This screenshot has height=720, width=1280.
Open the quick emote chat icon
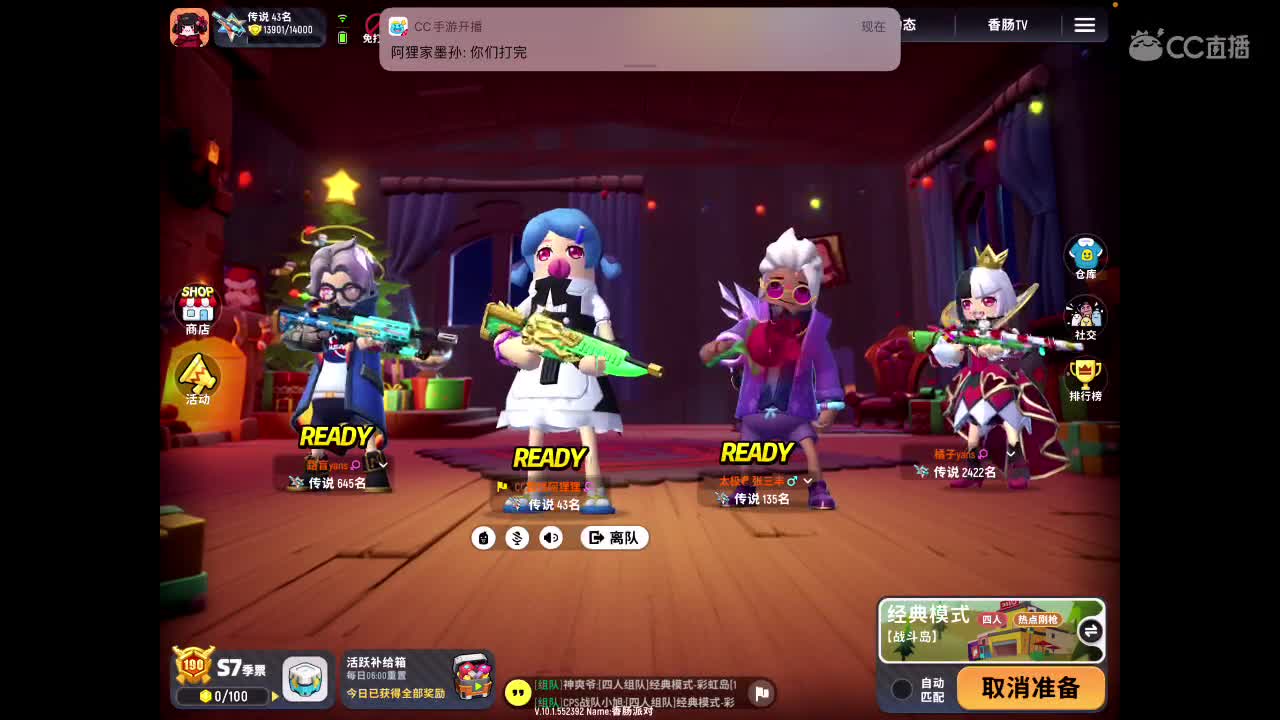484,537
